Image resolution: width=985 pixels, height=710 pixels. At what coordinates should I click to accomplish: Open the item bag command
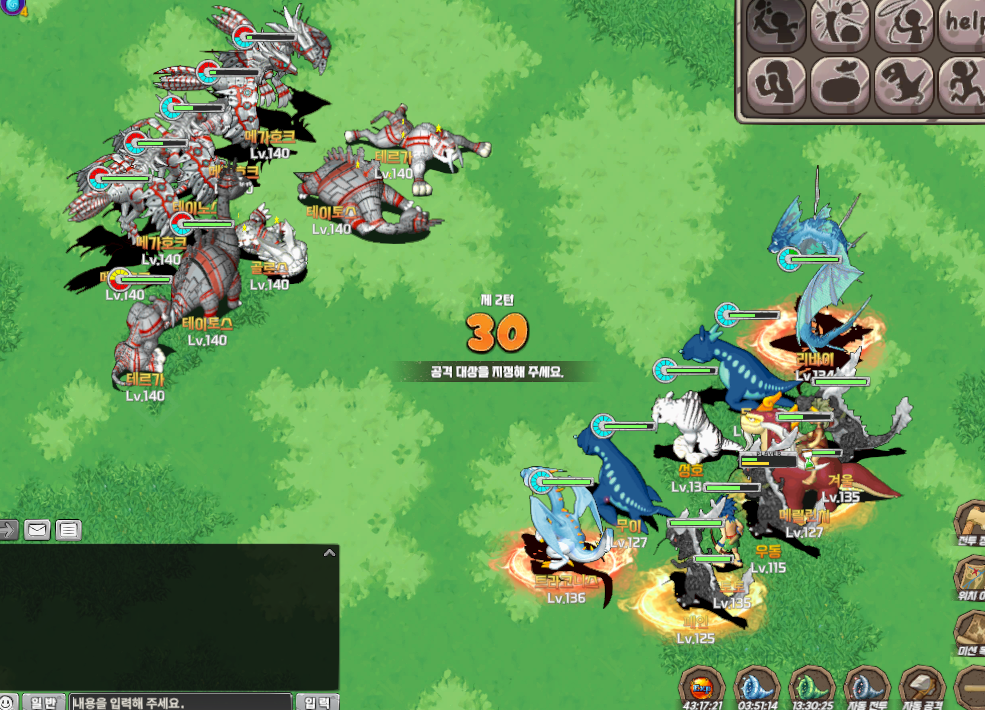(840, 85)
